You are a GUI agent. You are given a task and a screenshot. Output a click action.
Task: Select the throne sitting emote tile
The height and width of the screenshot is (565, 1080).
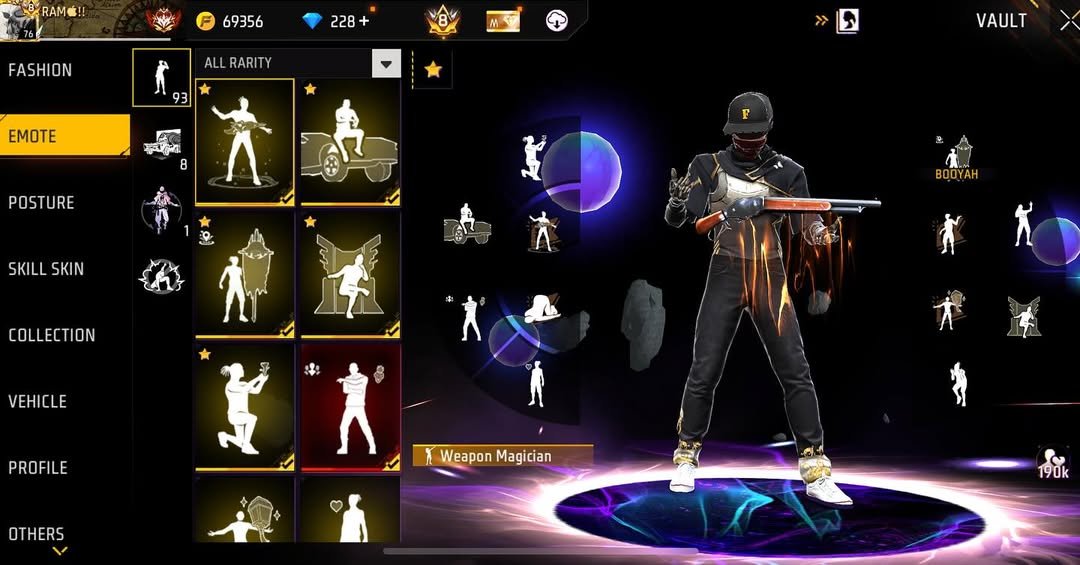pos(350,273)
